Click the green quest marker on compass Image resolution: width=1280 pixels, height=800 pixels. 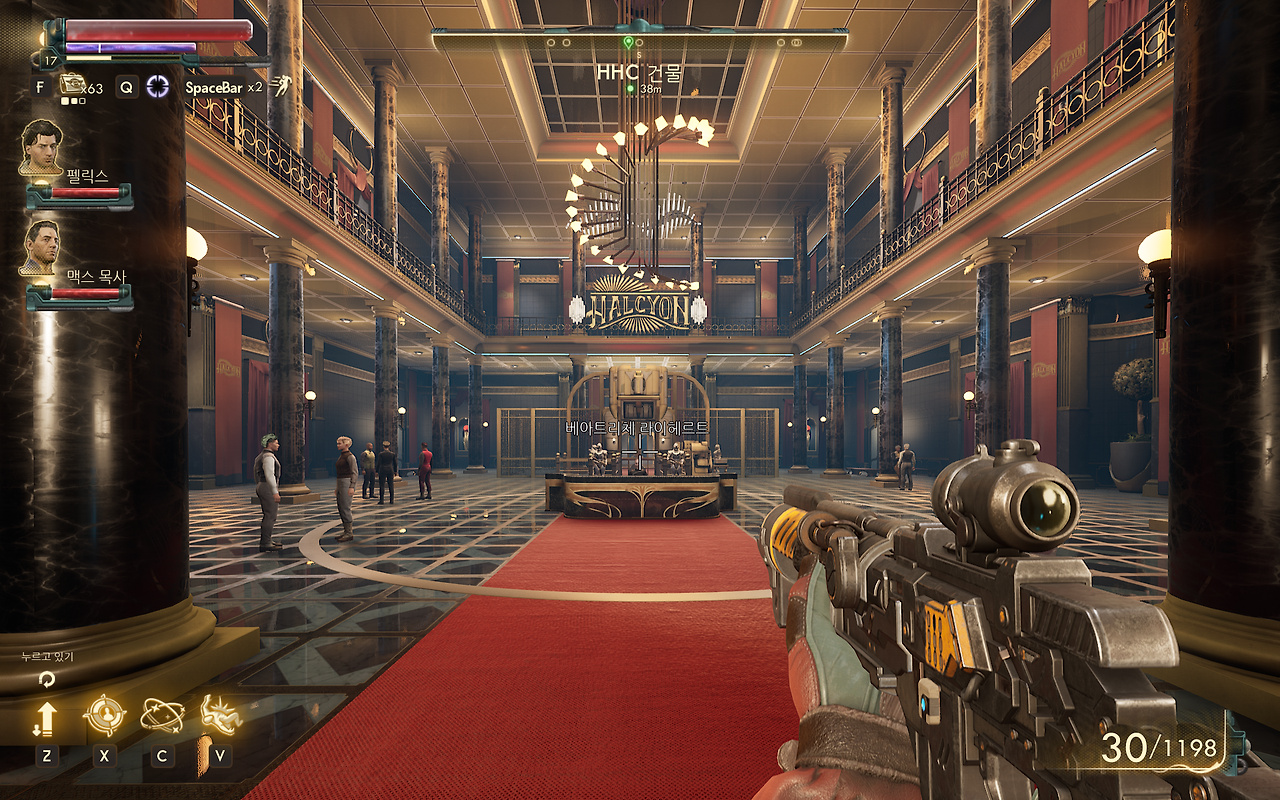[x=628, y=42]
